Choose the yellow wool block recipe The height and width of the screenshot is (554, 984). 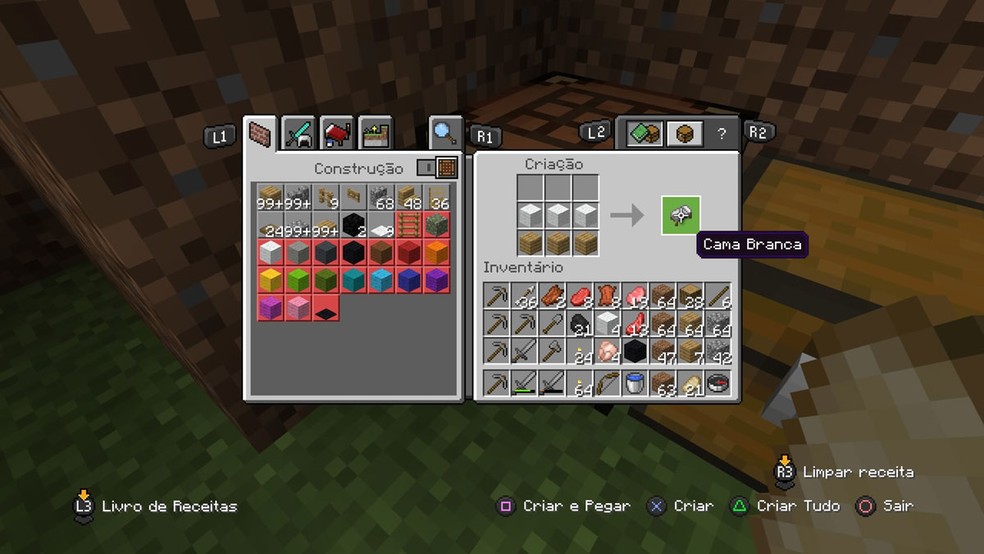(270, 280)
